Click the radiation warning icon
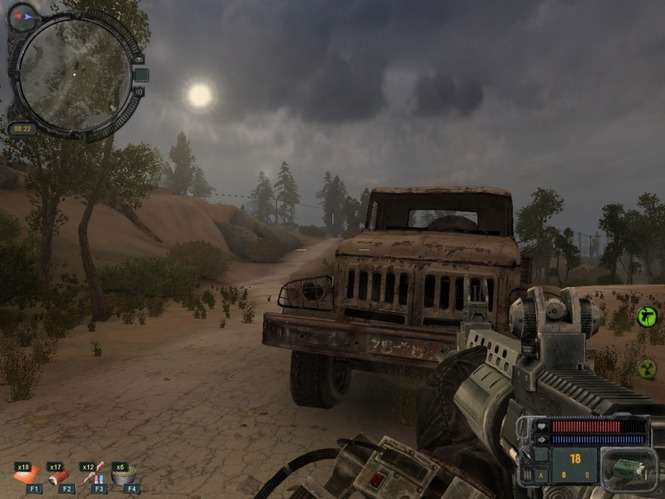This screenshot has width=665, height=499. pyautogui.click(x=646, y=367)
